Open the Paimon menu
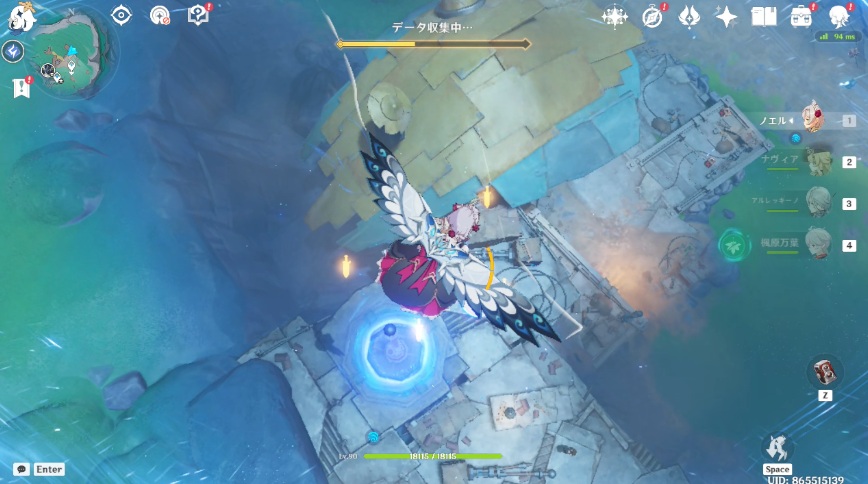The height and width of the screenshot is (484, 868). tap(19, 15)
